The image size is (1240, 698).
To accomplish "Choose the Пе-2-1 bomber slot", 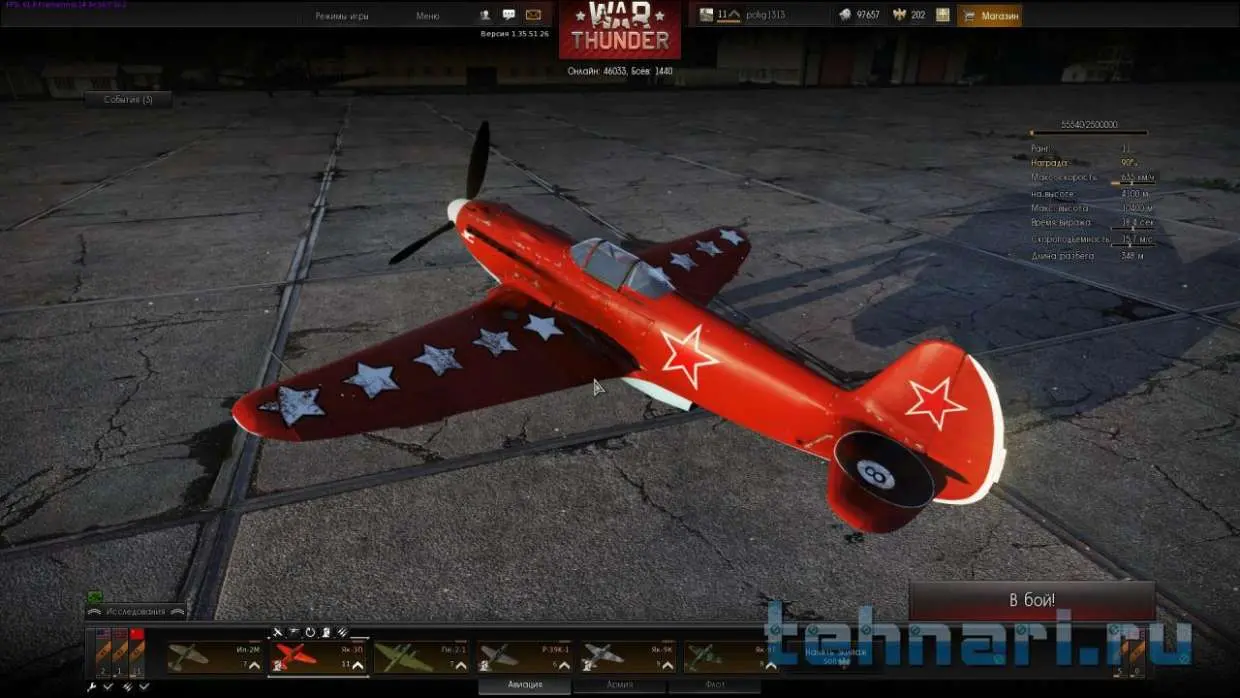I will click(x=421, y=657).
